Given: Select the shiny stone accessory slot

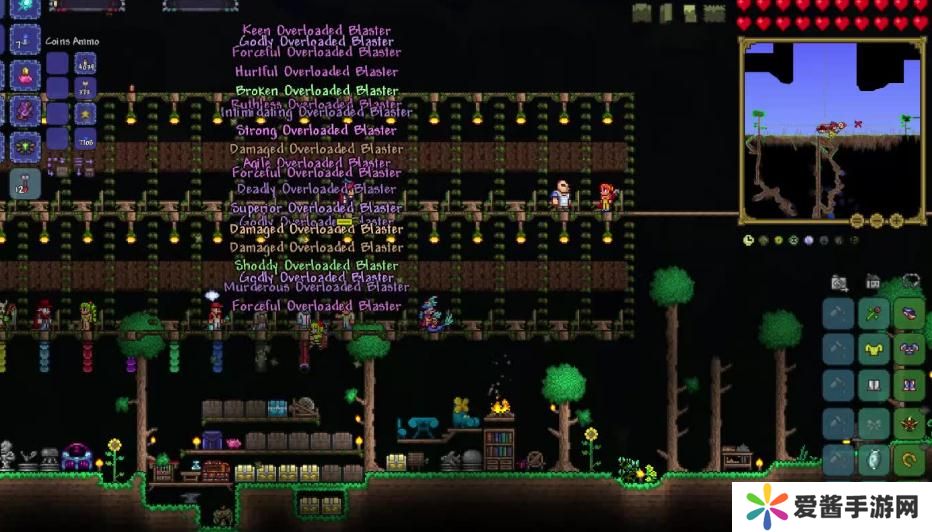Looking at the screenshot, I should coord(873,459).
